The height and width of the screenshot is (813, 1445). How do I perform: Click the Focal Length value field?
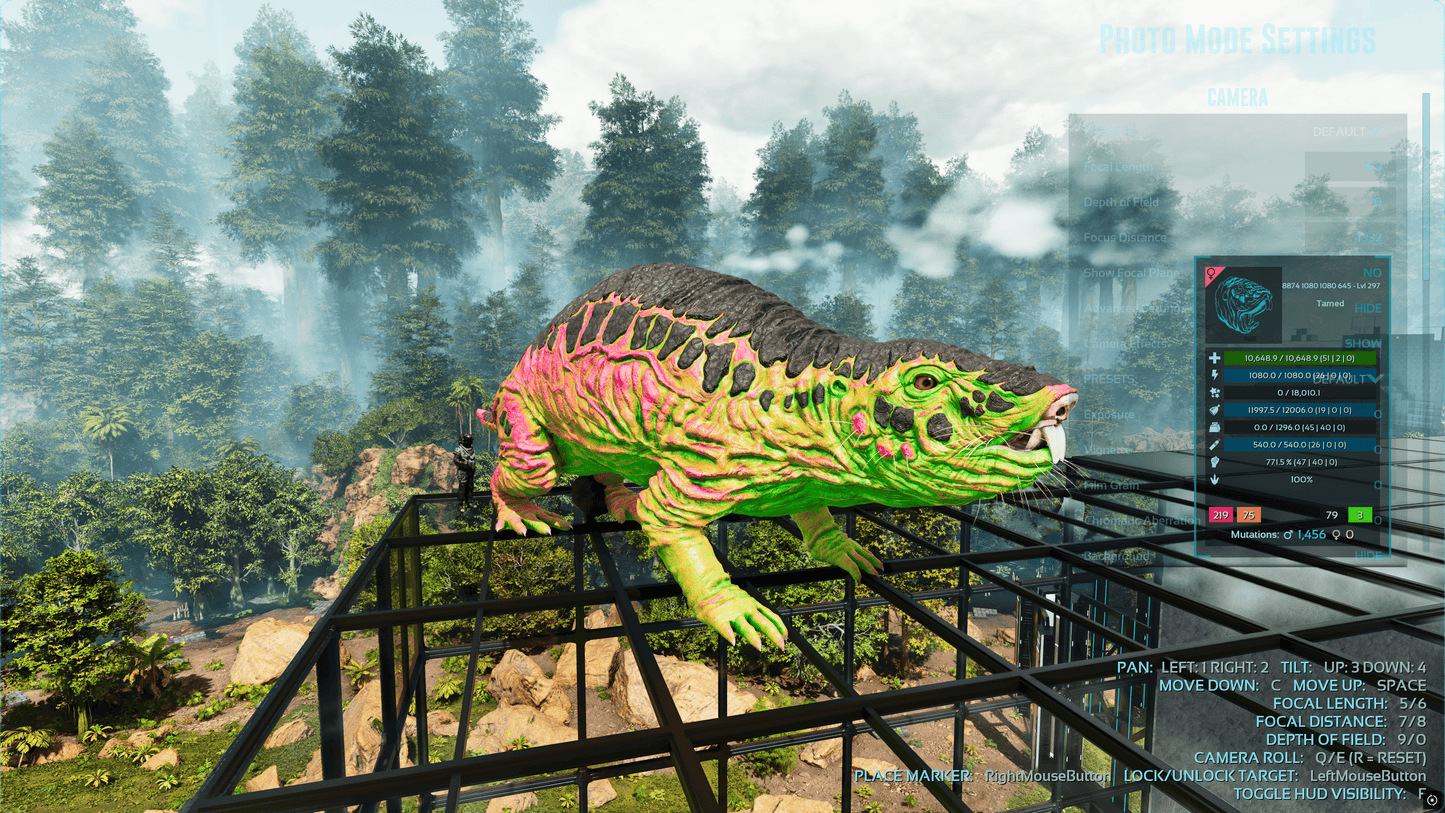click(1346, 167)
